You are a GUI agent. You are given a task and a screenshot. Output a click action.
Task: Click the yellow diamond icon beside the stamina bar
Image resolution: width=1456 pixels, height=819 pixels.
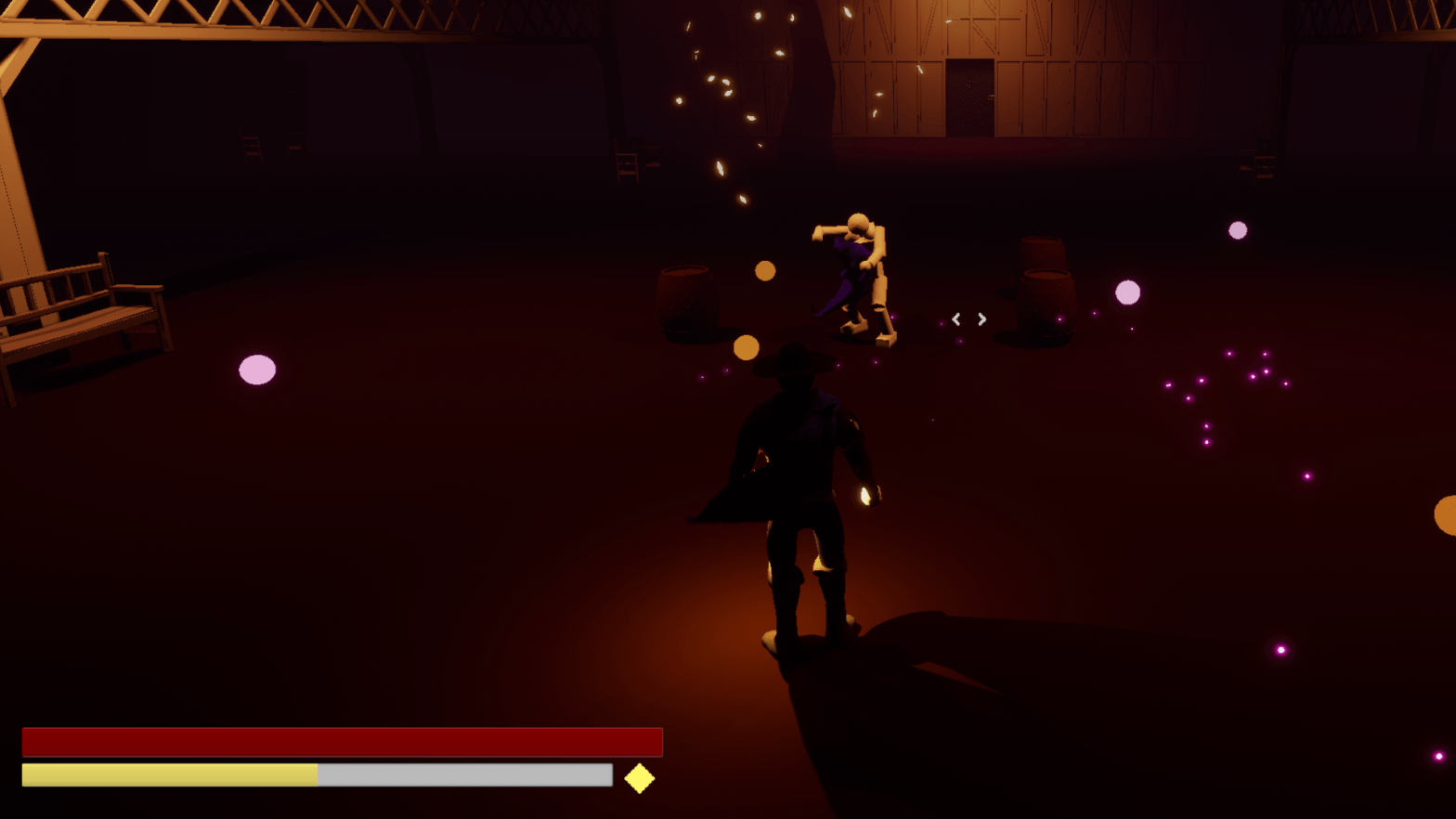coord(639,778)
